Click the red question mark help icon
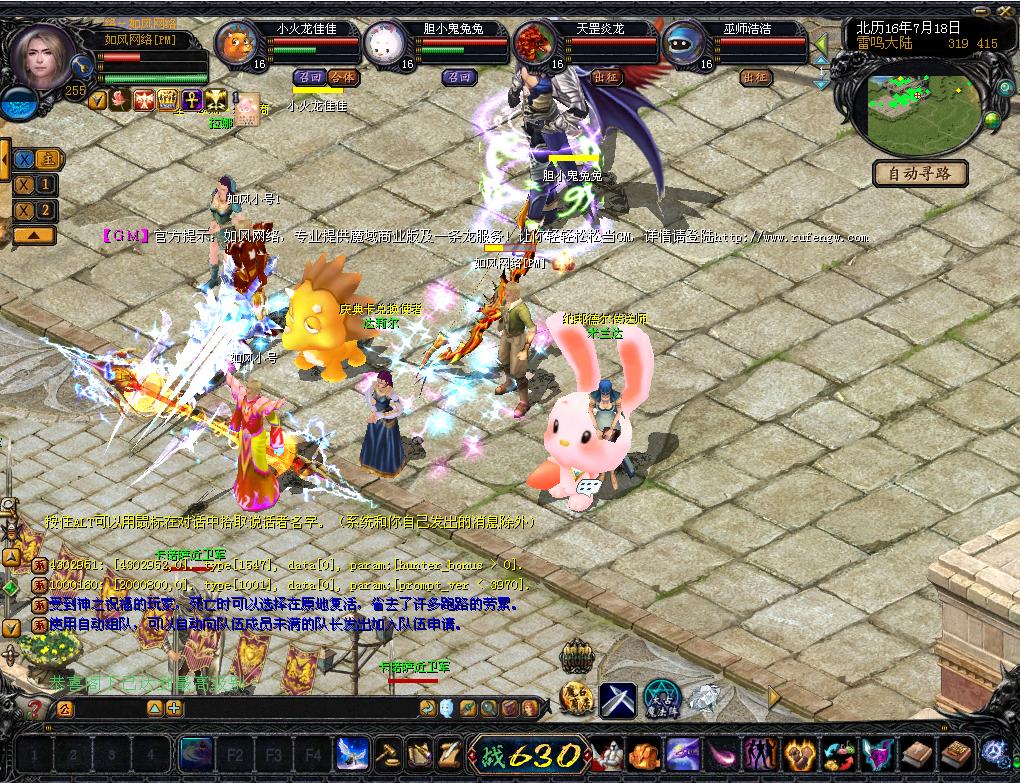Image resolution: width=1020 pixels, height=783 pixels. (35, 708)
